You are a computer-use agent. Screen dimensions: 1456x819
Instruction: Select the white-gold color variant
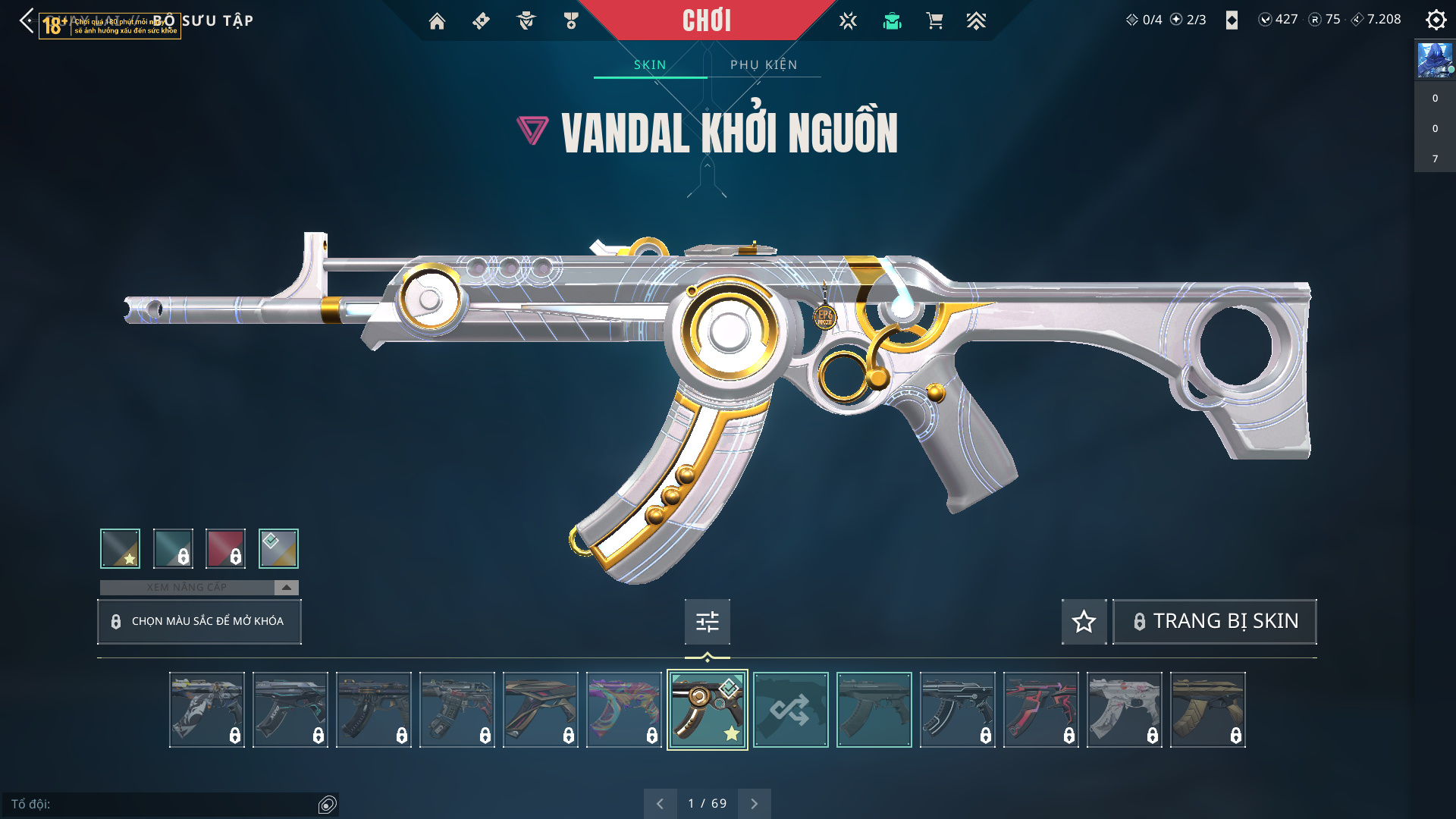278,548
